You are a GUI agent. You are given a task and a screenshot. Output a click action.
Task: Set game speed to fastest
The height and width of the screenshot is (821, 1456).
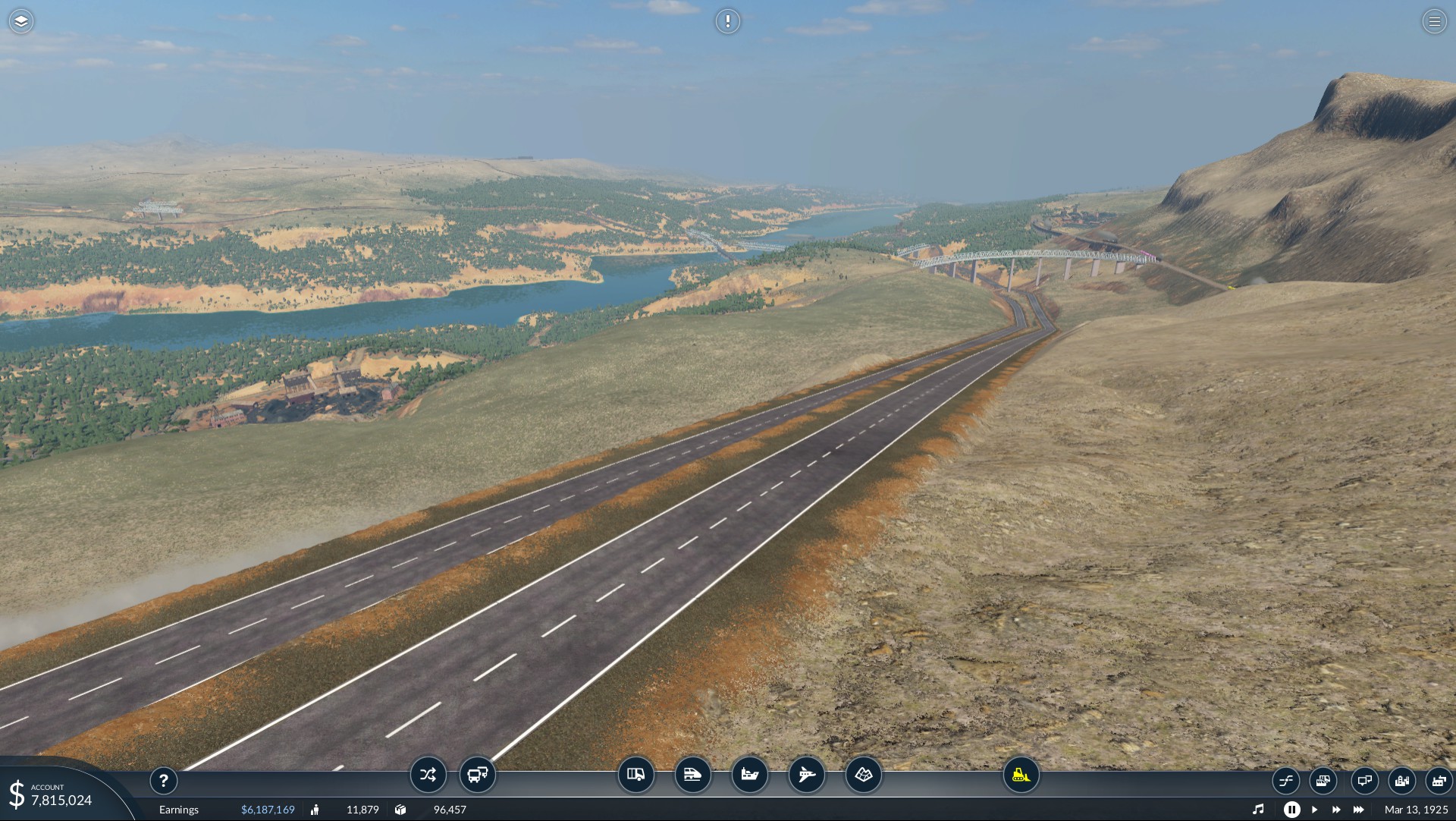click(1358, 810)
